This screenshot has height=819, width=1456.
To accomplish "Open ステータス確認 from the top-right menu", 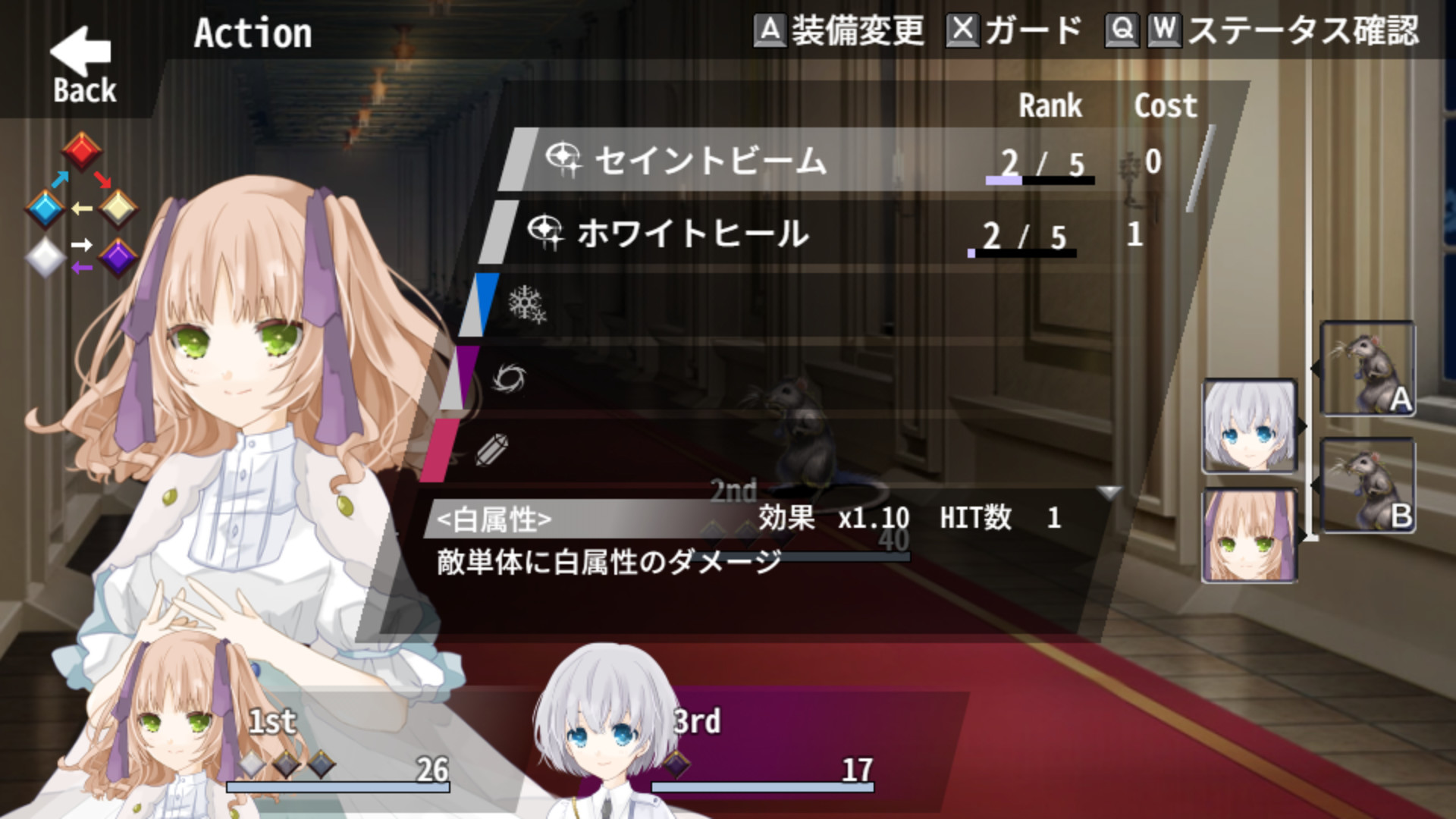I will point(1304,30).
